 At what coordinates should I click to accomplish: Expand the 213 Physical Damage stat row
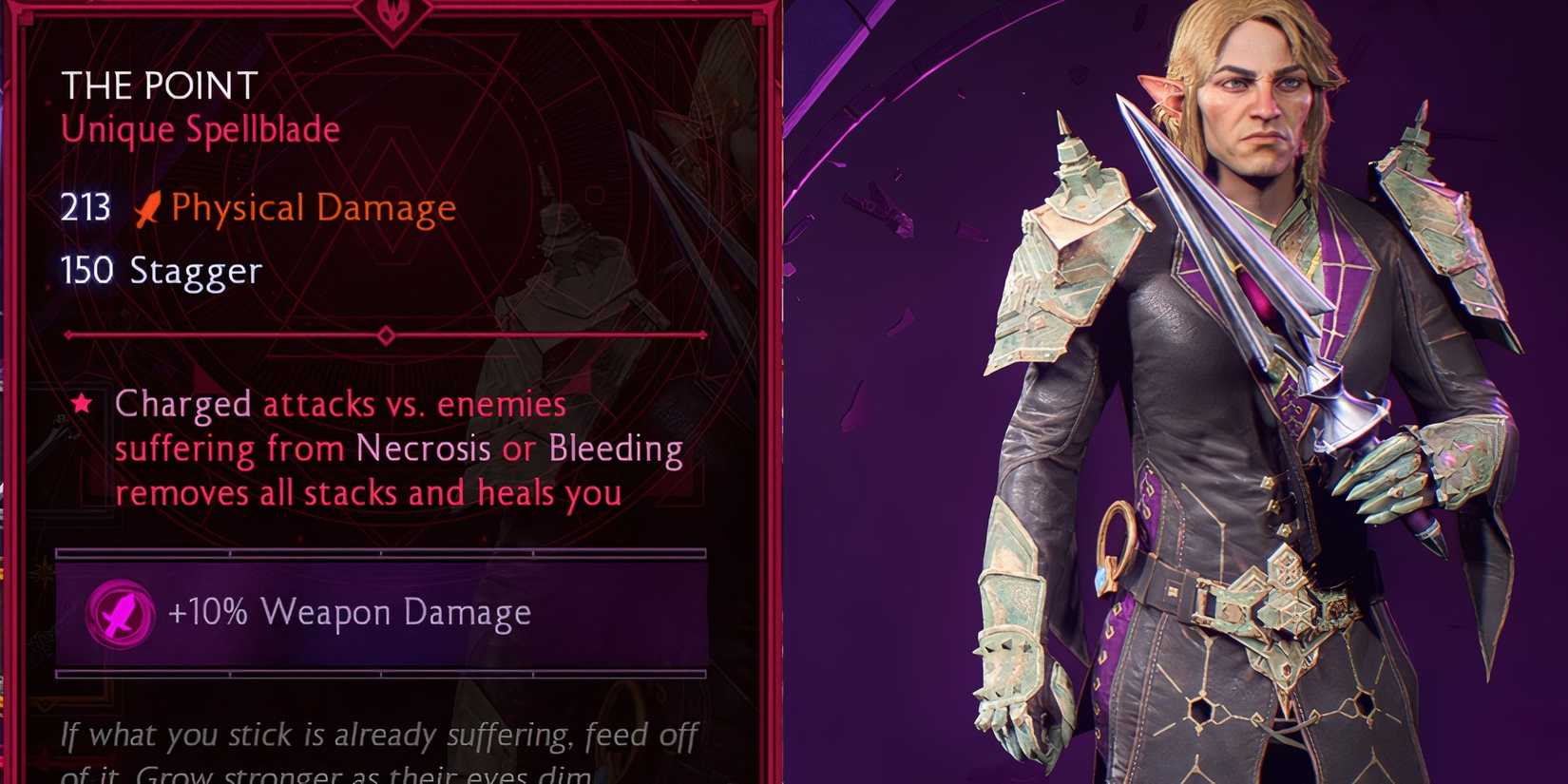pyautogui.click(x=257, y=208)
